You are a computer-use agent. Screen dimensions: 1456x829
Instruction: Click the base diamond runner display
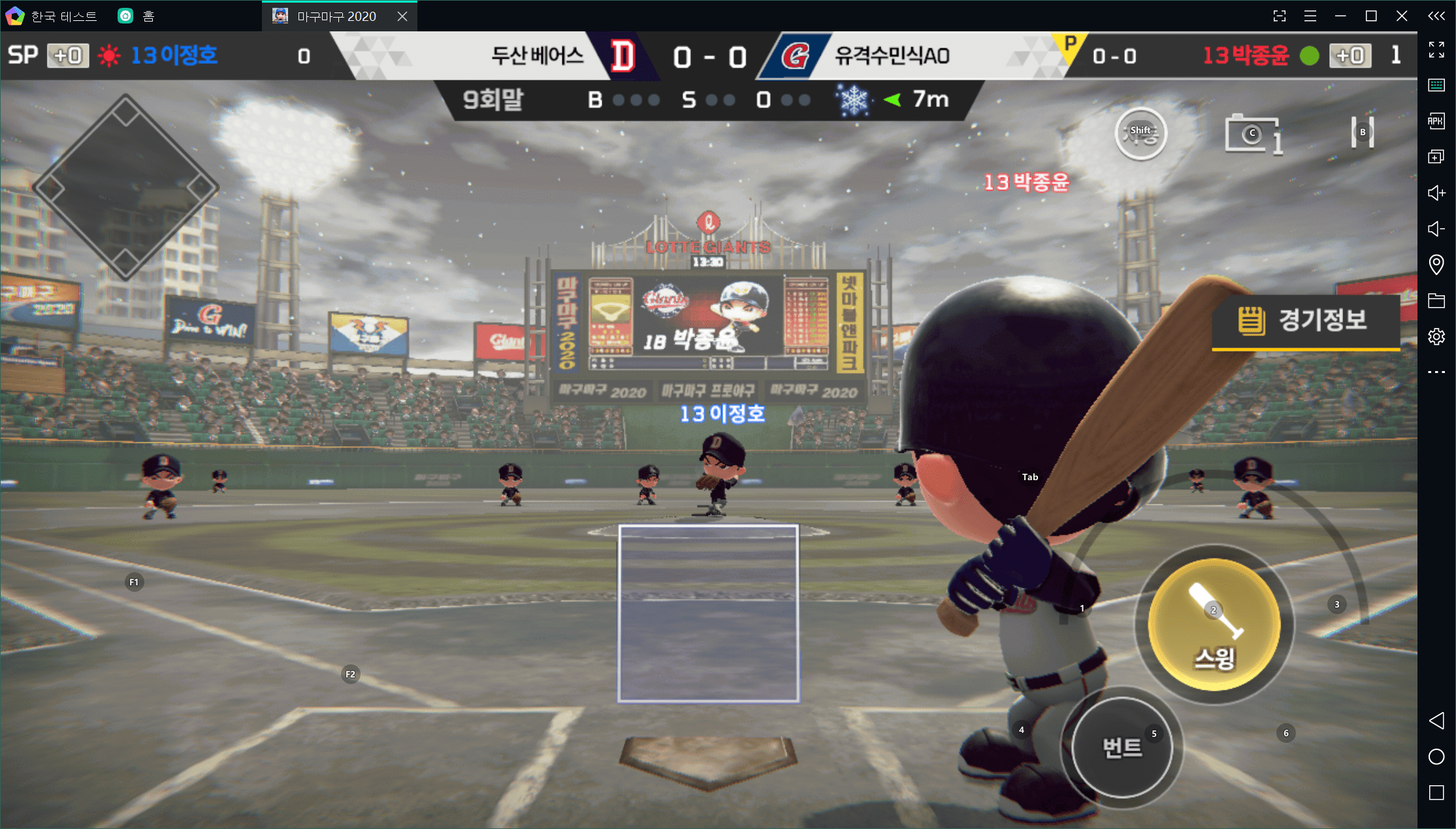click(125, 188)
